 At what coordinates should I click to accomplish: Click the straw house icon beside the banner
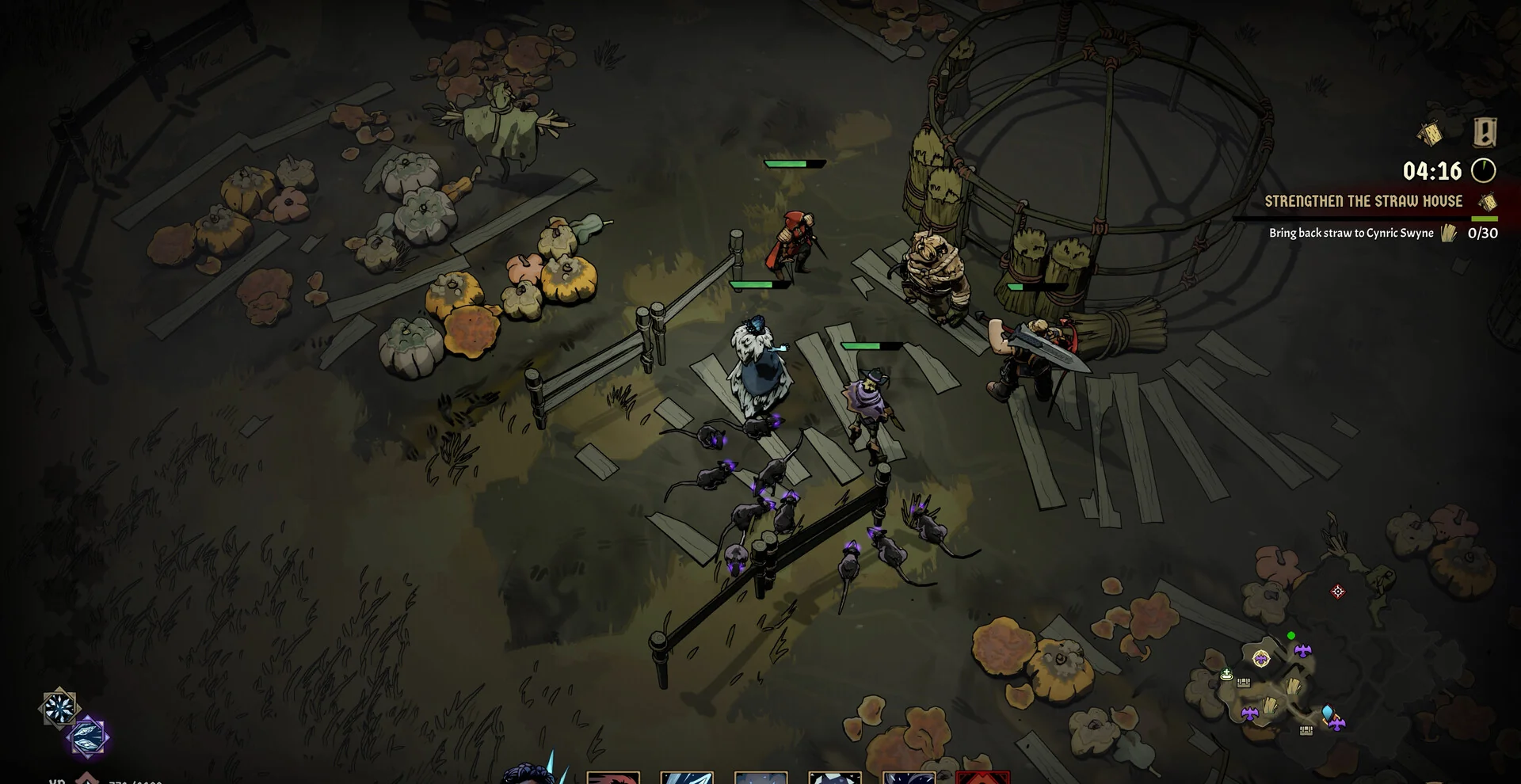pyautogui.click(x=1431, y=133)
